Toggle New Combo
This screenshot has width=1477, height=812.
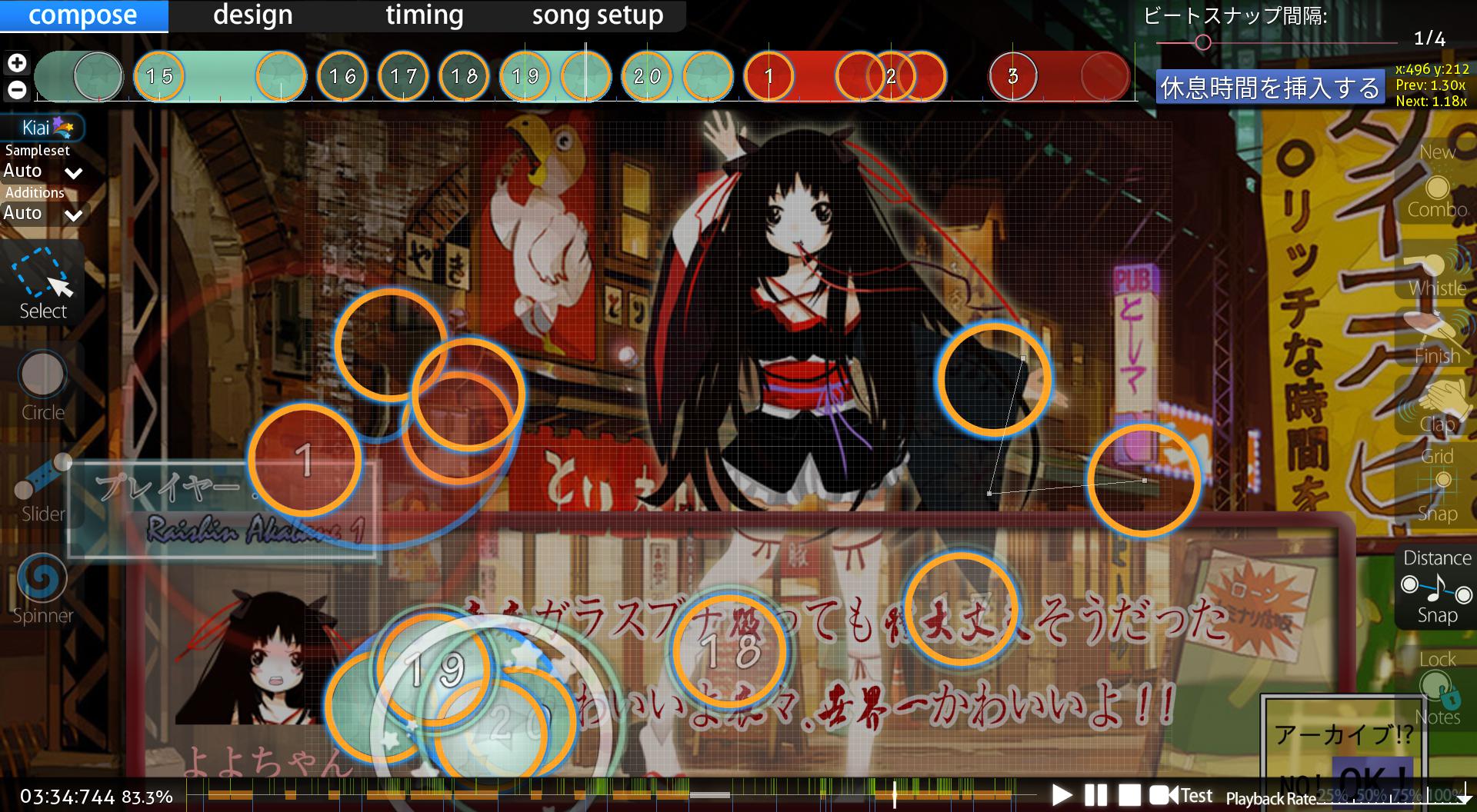(1436, 188)
